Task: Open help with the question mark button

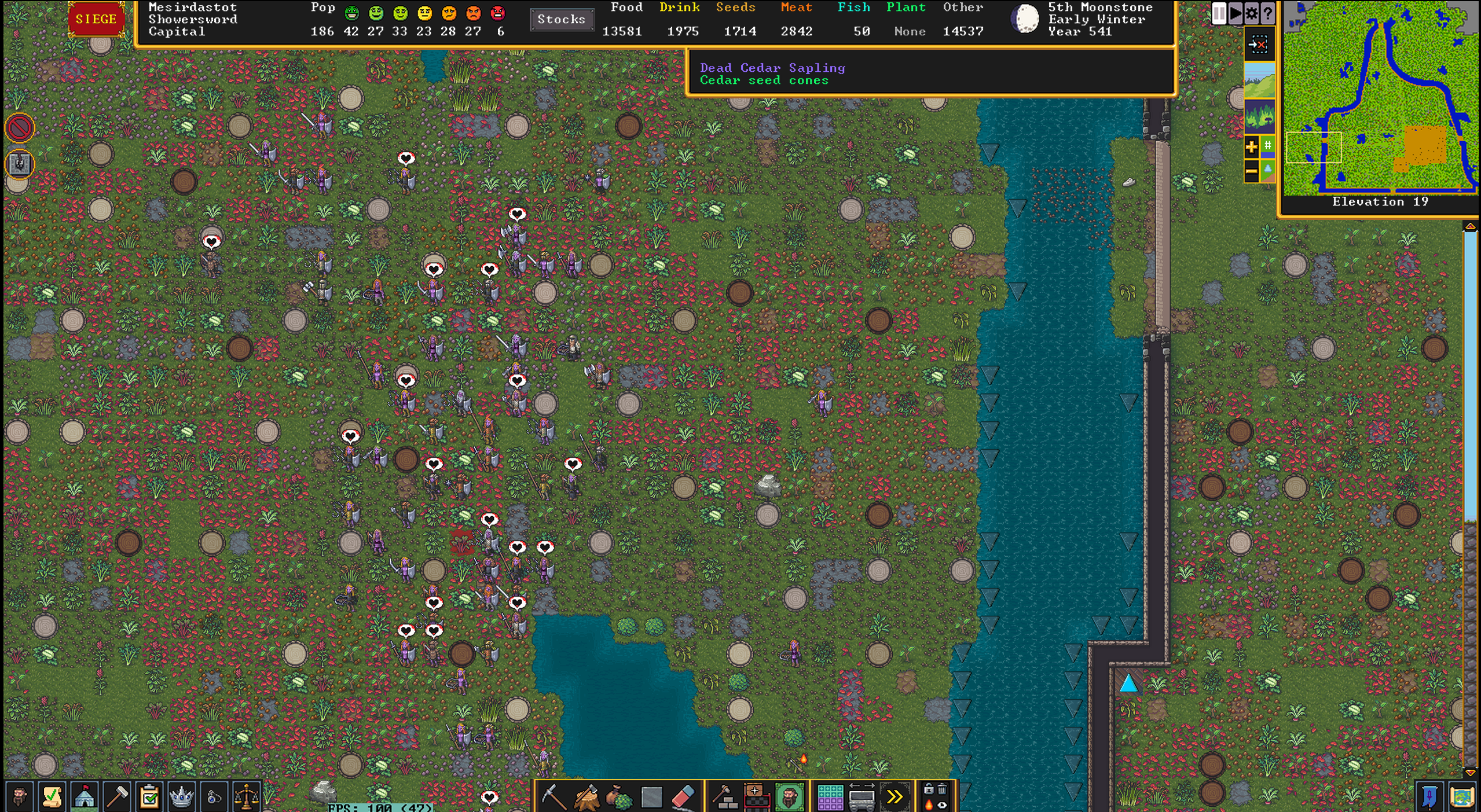Action: pyautogui.click(x=1267, y=13)
